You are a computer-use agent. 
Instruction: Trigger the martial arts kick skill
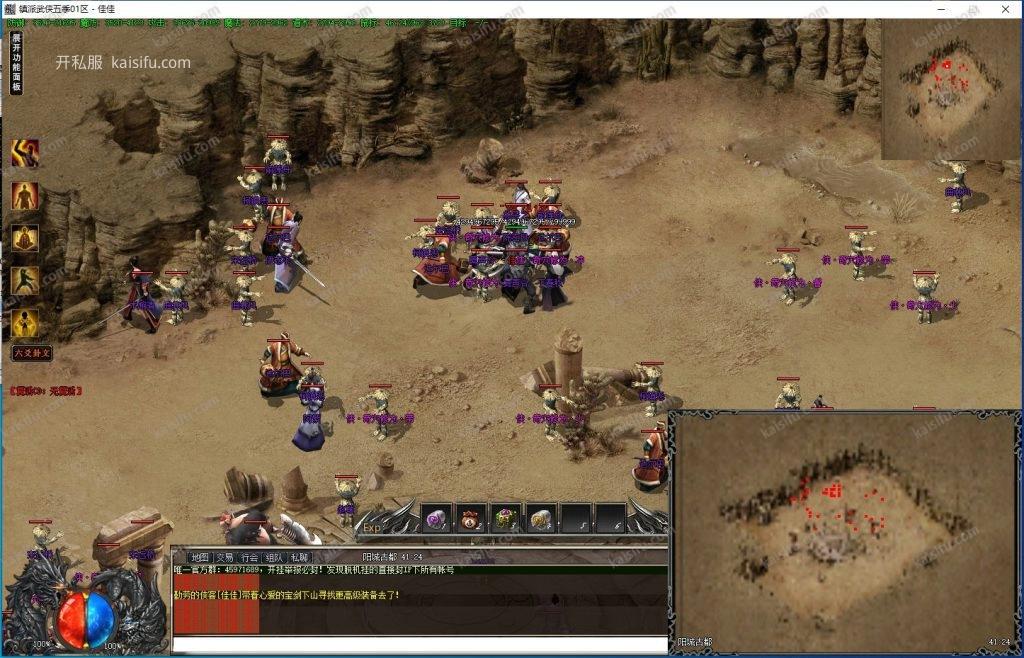click(25, 281)
